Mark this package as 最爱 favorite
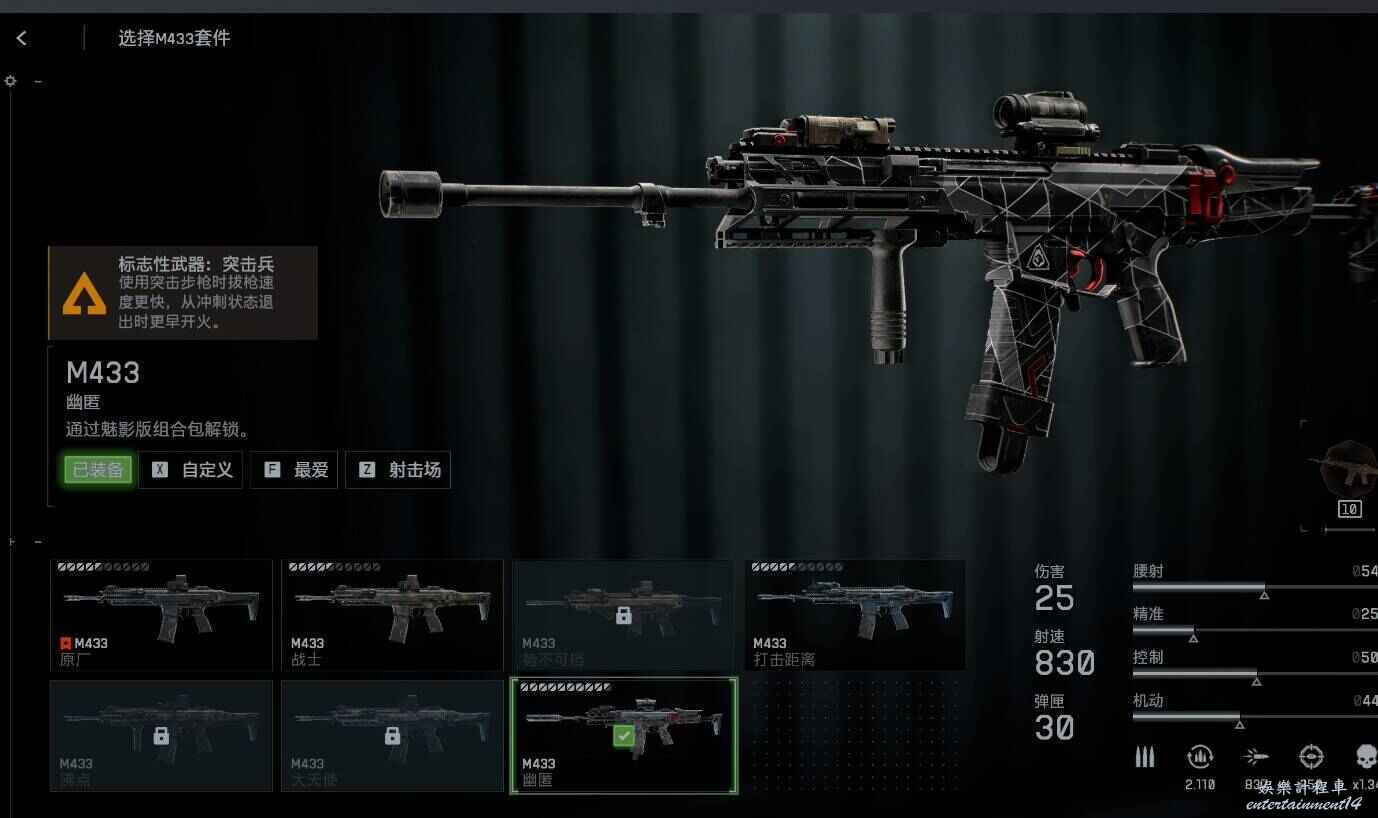Screen dimensions: 1378x818 pos(295,470)
